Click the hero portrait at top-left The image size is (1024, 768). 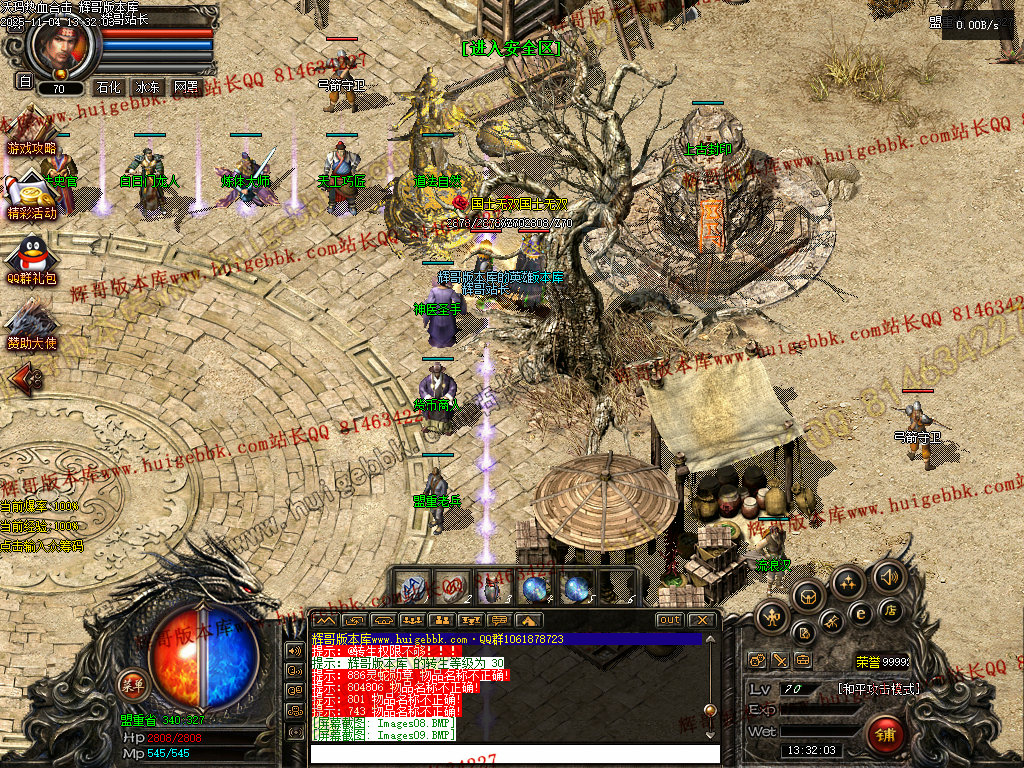click(x=62, y=45)
